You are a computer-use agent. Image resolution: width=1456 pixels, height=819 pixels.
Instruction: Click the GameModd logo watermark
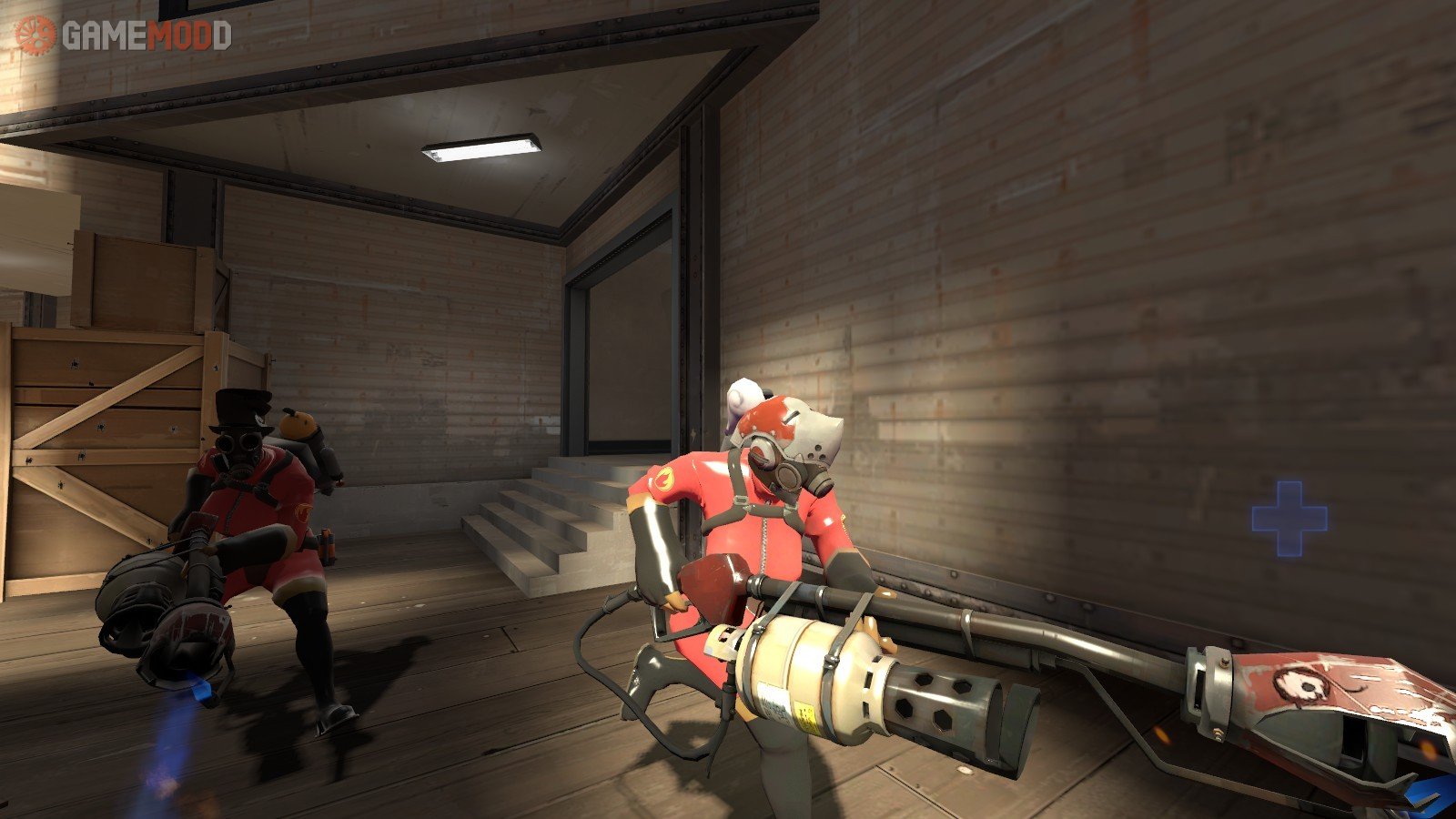coord(124,35)
